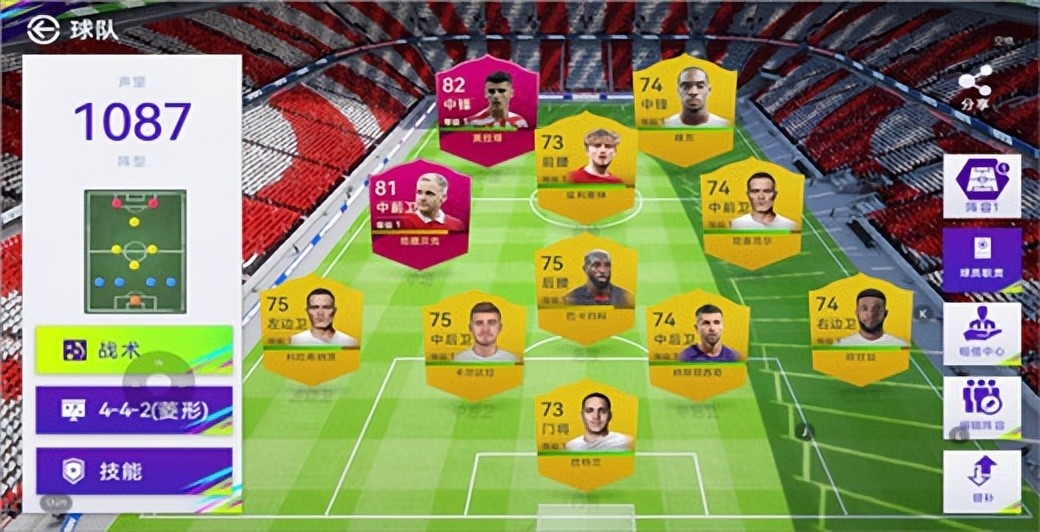Viewport: 1040px width, 532px height.
Task: Open the edit lineup button with players icon
Action: pos(982,406)
